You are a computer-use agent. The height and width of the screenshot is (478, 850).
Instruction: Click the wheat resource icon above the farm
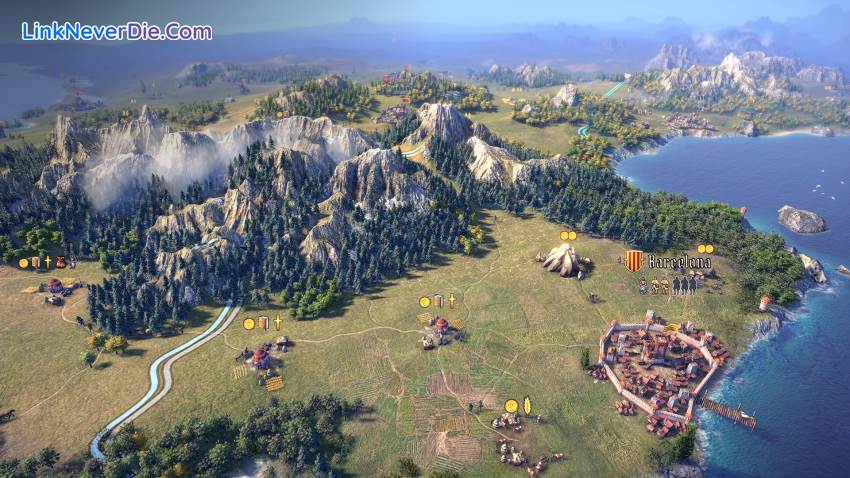(x=527, y=406)
